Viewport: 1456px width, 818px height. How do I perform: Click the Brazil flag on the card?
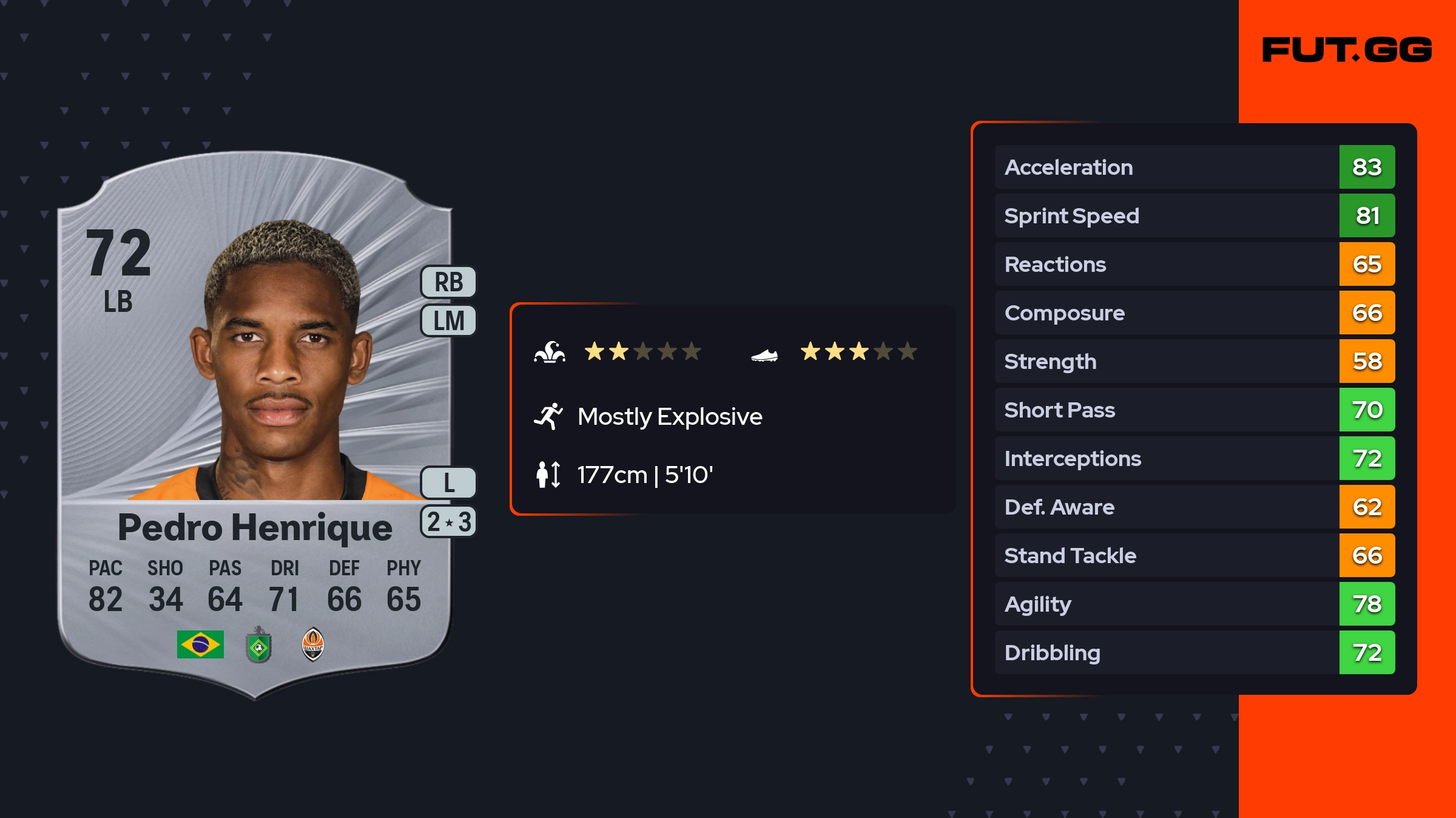tap(200, 644)
